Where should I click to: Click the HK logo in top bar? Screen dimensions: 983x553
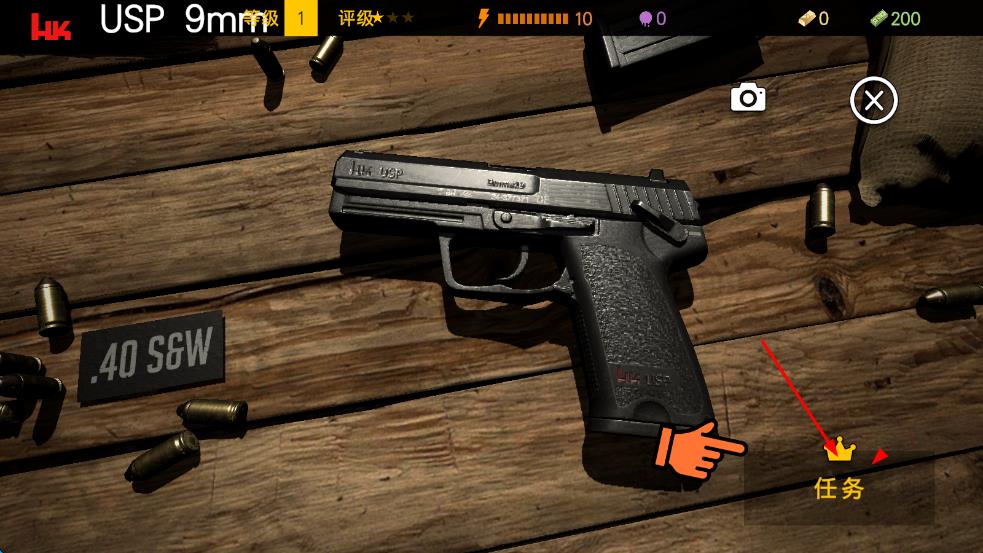[x=49, y=25]
